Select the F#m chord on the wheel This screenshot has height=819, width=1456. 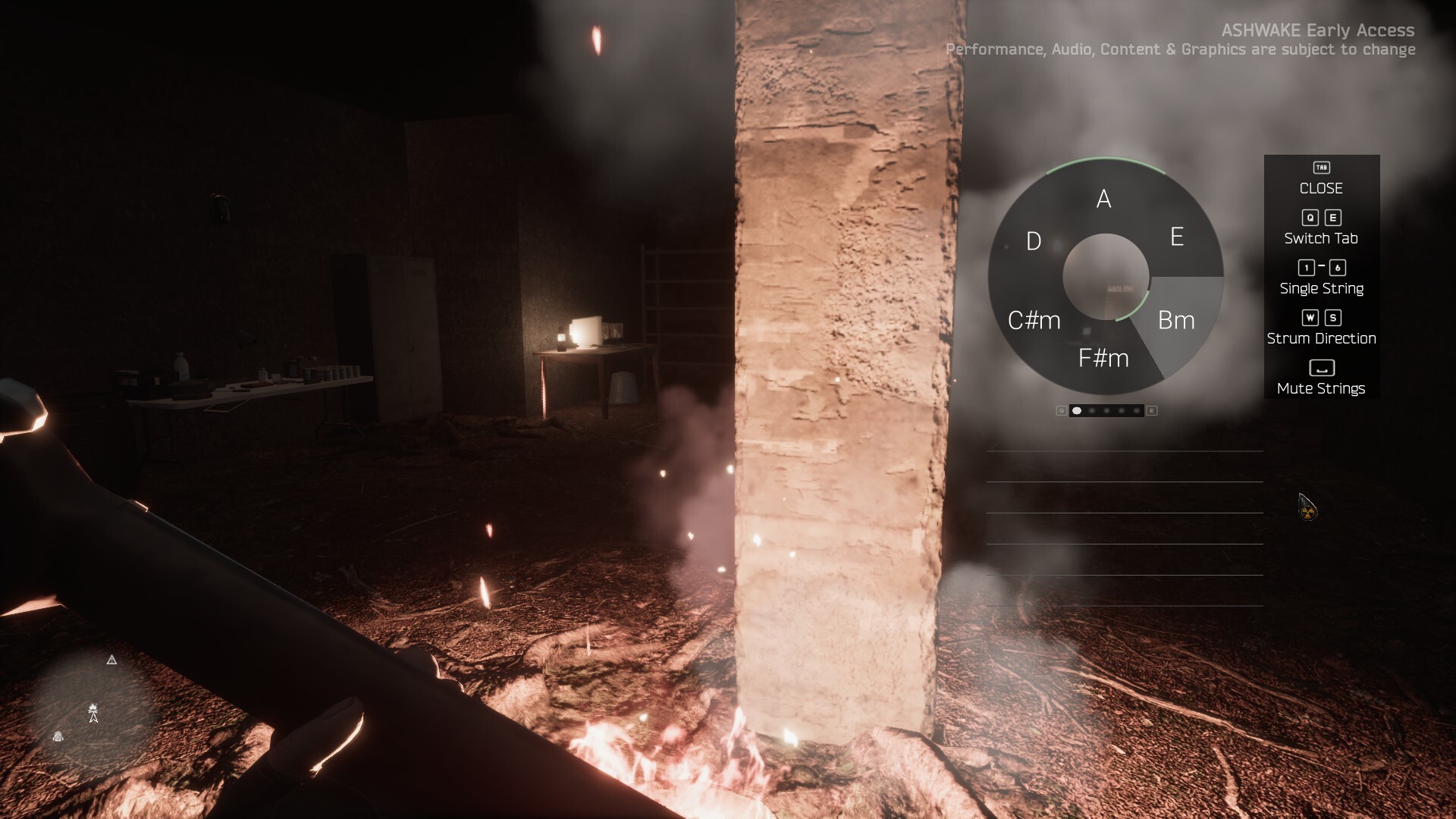pos(1103,358)
